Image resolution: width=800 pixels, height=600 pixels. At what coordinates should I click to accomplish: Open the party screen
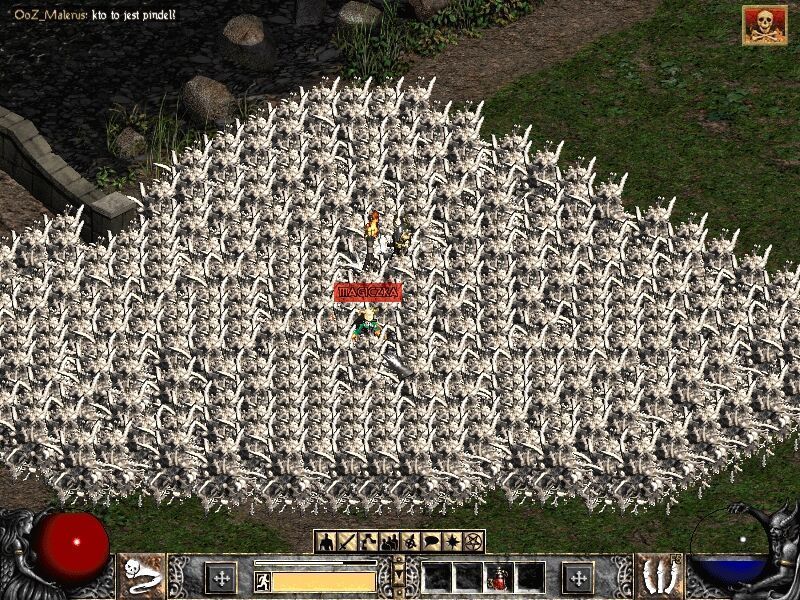(389, 542)
